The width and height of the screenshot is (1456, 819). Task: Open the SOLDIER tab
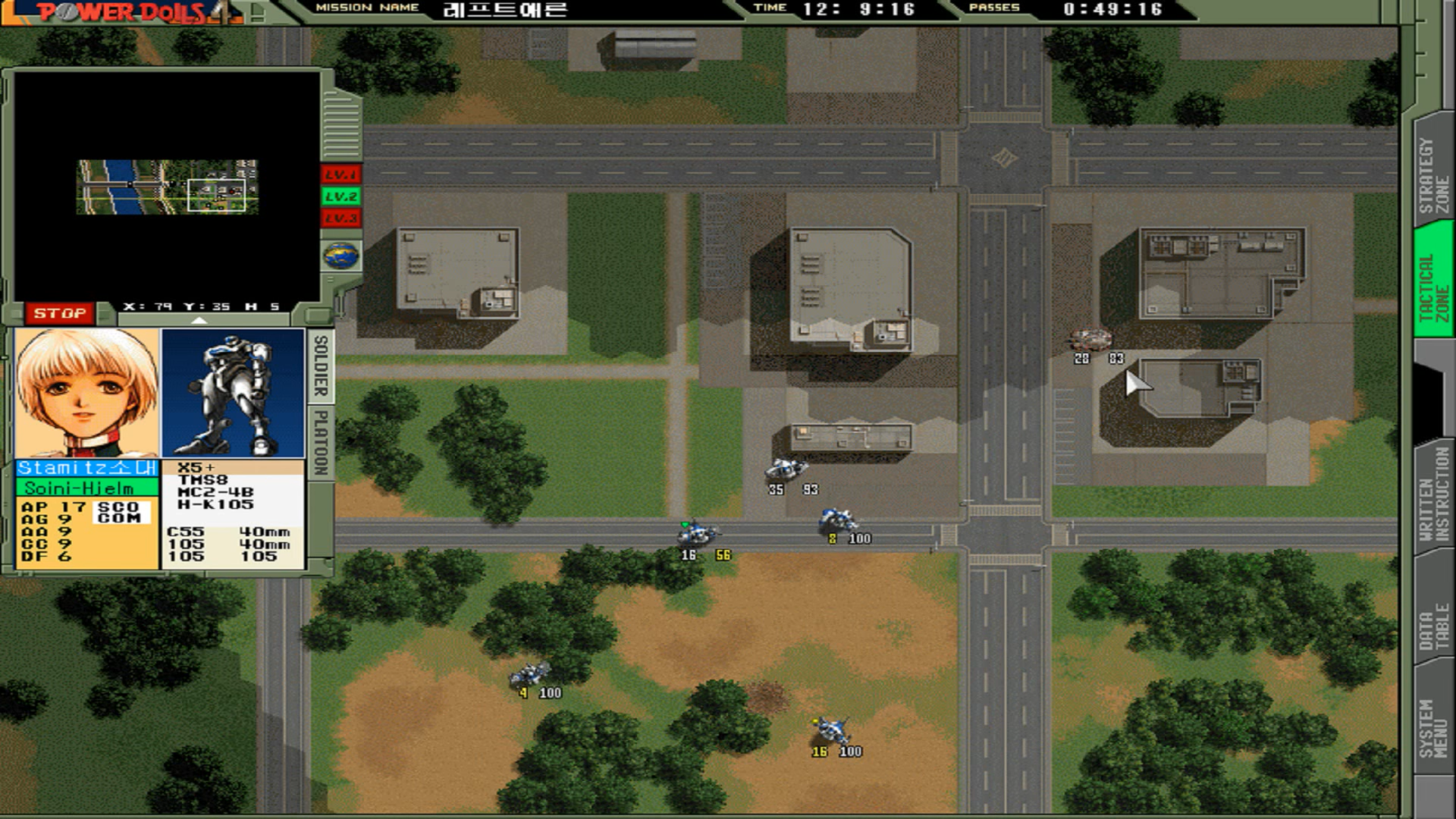click(x=321, y=366)
